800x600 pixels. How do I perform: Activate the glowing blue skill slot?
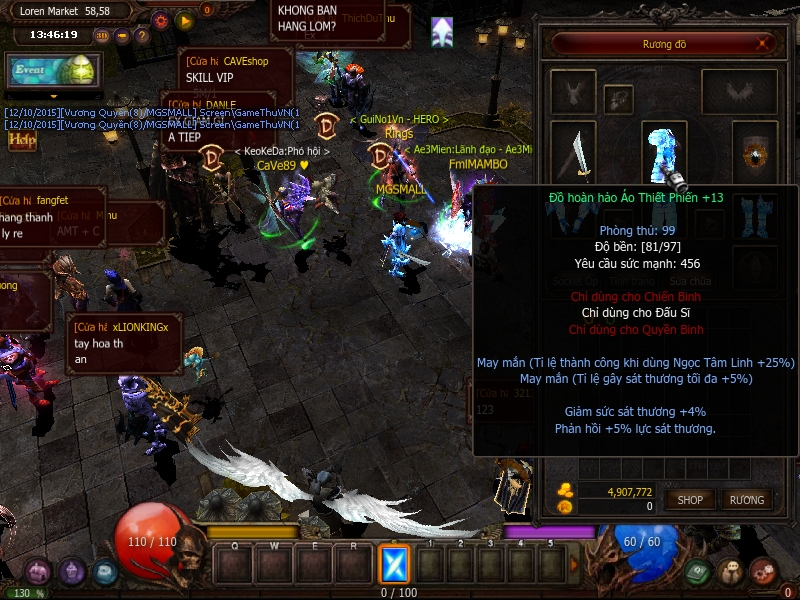(x=395, y=565)
